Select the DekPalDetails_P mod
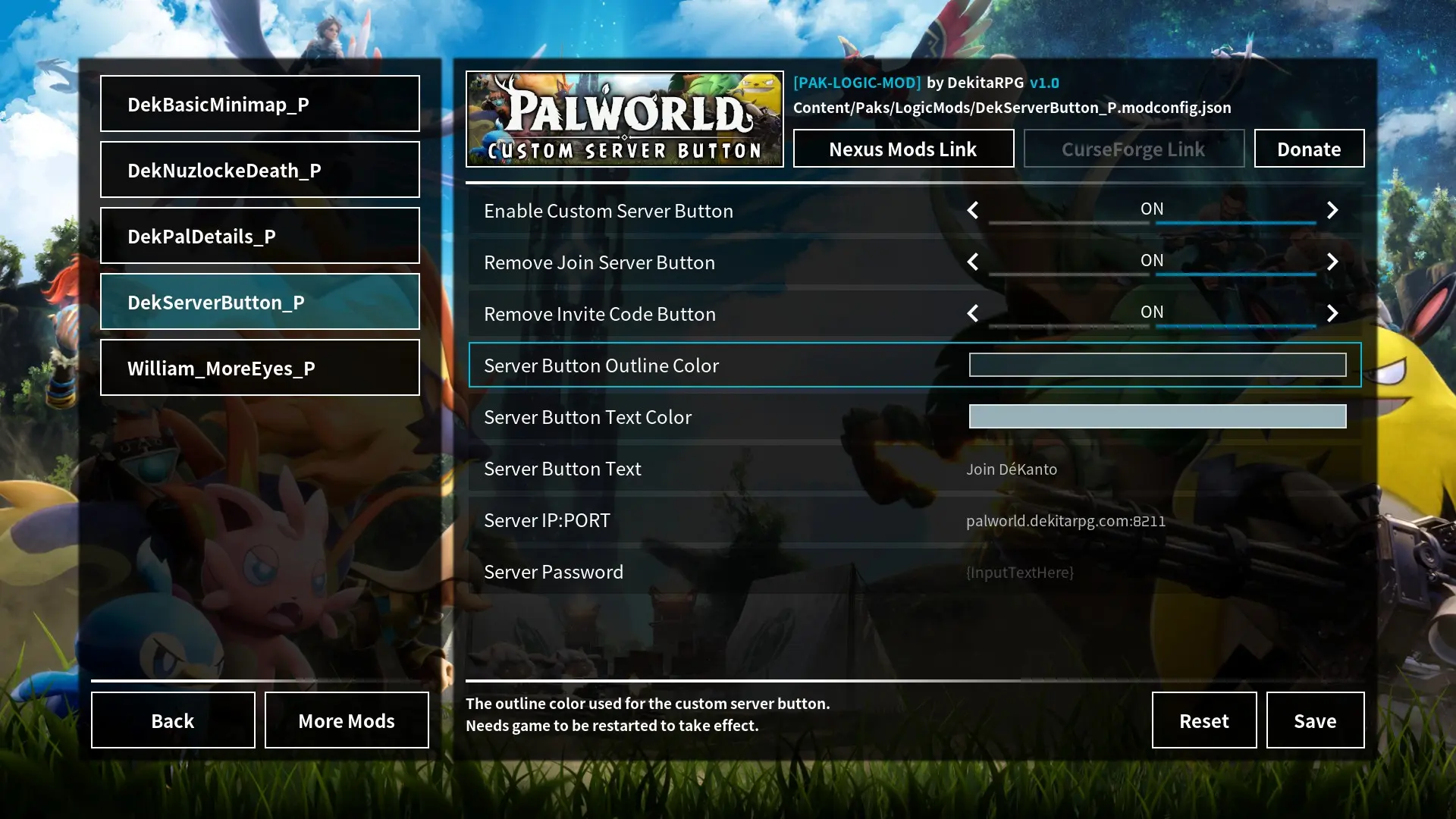Image resolution: width=1456 pixels, height=819 pixels. click(x=259, y=236)
